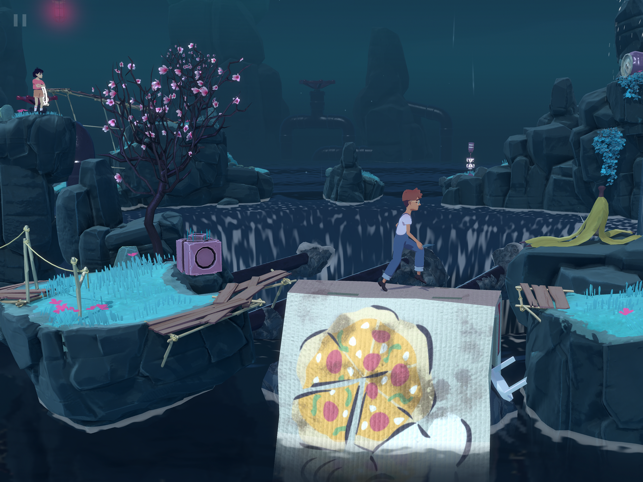
Task: Pause the game with the pause icon
Action: click(x=20, y=19)
